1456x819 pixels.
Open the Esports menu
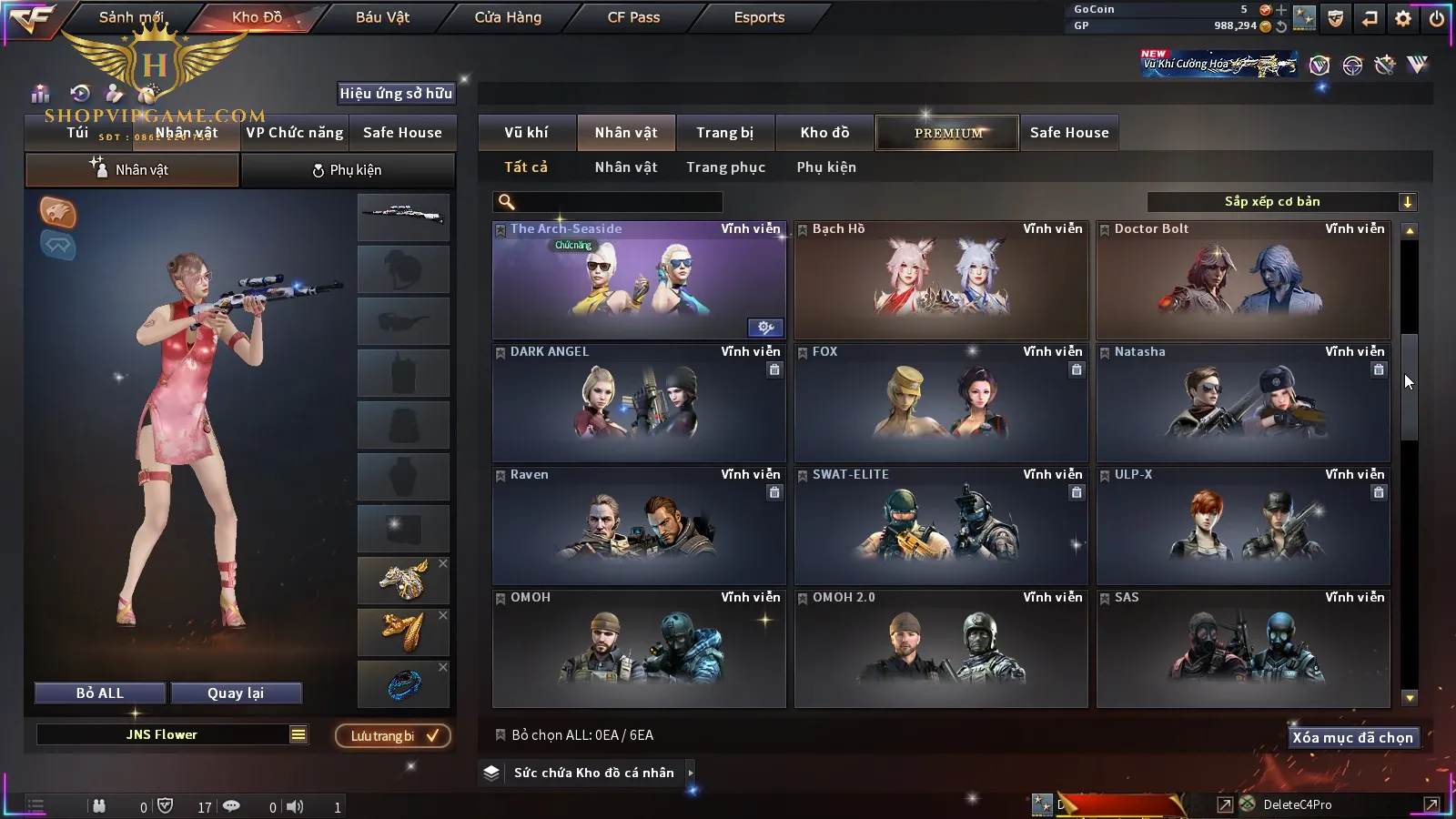coord(759,17)
